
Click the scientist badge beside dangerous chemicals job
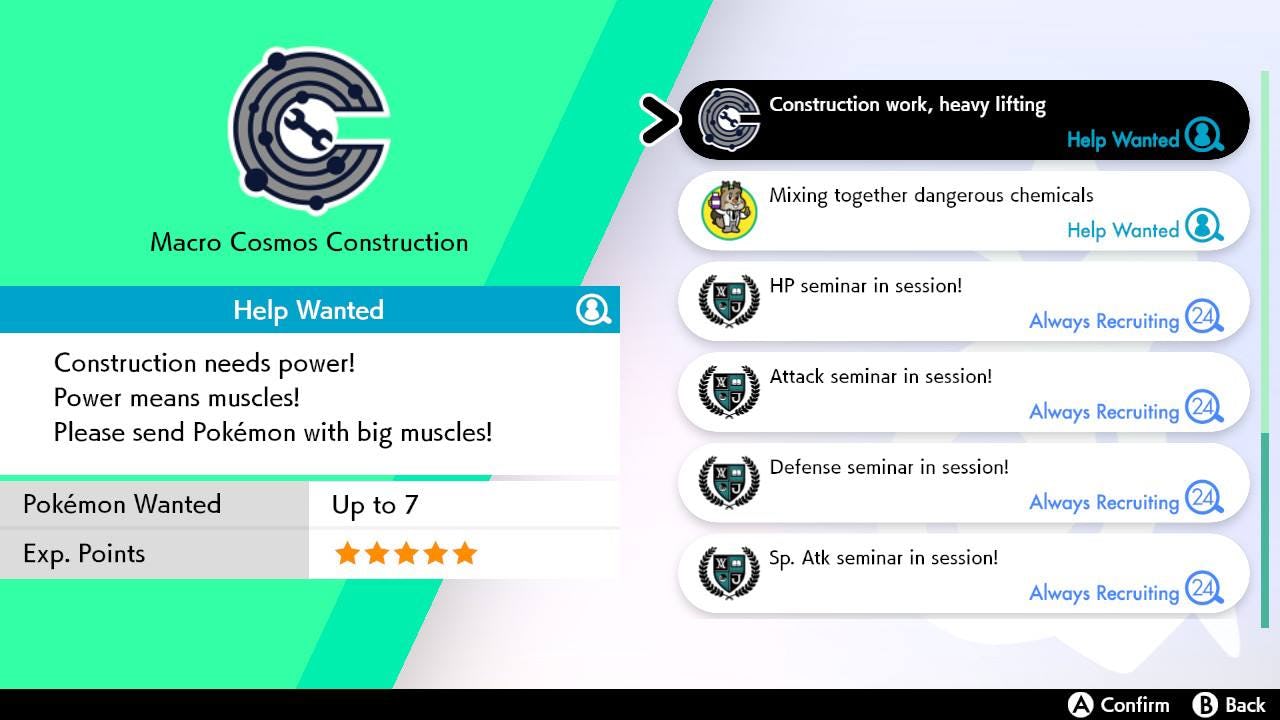tap(728, 209)
